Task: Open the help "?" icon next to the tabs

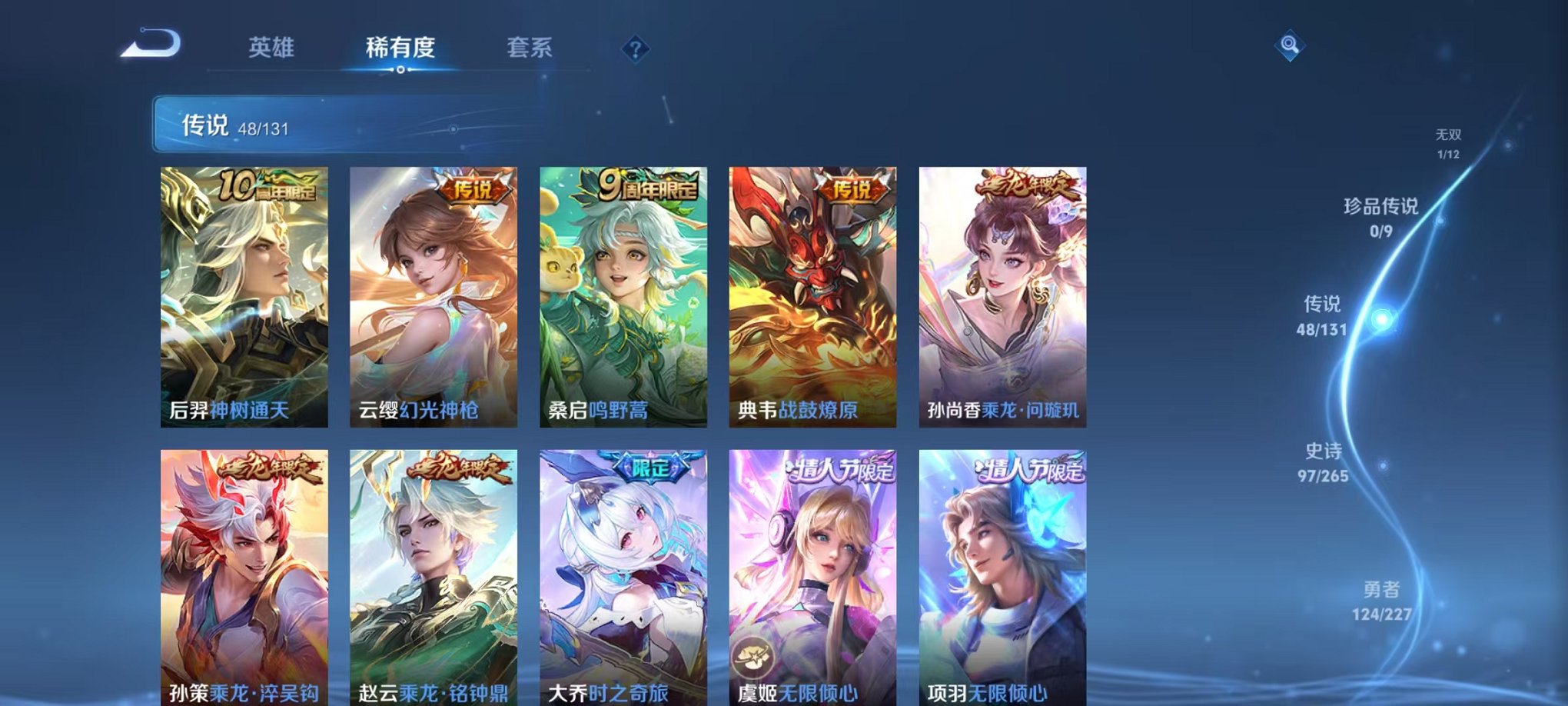Action: click(x=635, y=49)
